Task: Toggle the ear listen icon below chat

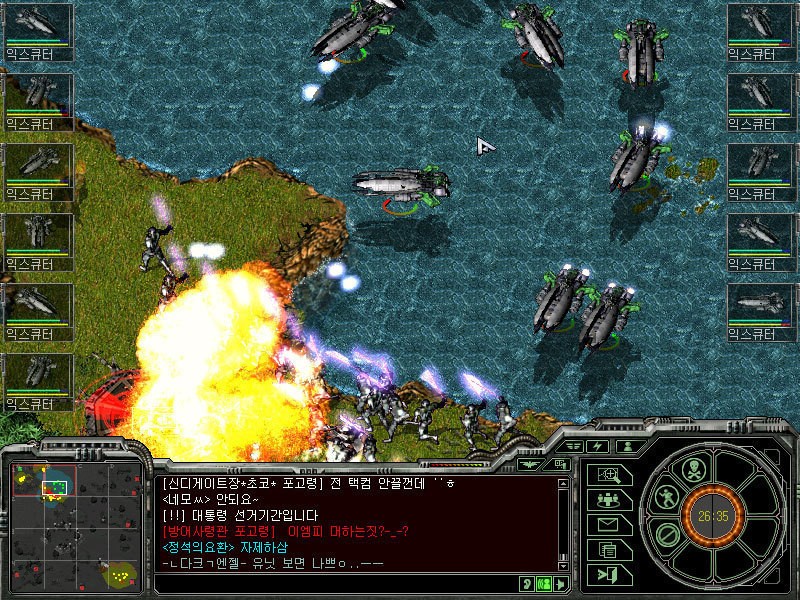Action: 526,584
